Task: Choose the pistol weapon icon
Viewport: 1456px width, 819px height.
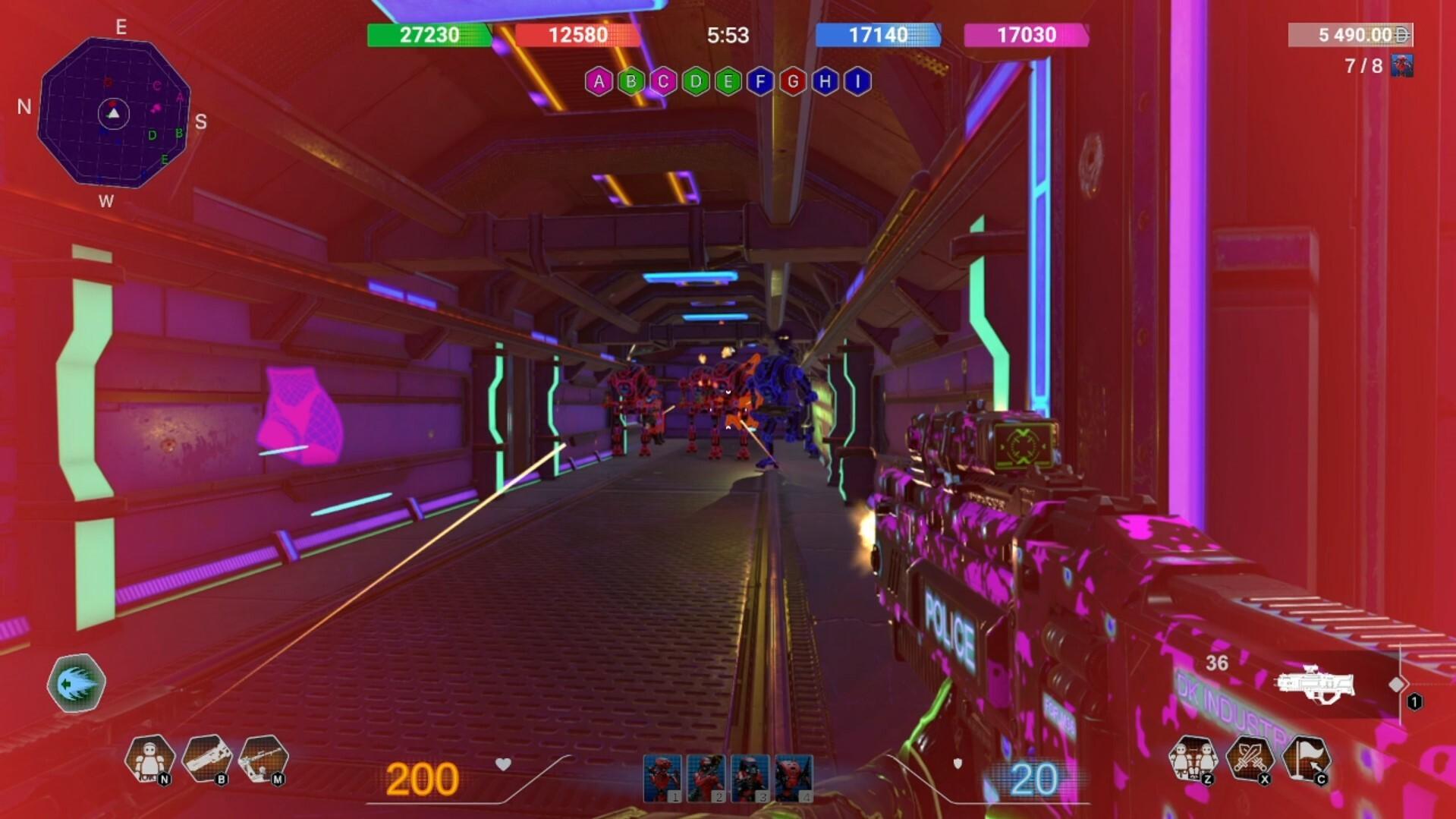Action: (x=206, y=758)
